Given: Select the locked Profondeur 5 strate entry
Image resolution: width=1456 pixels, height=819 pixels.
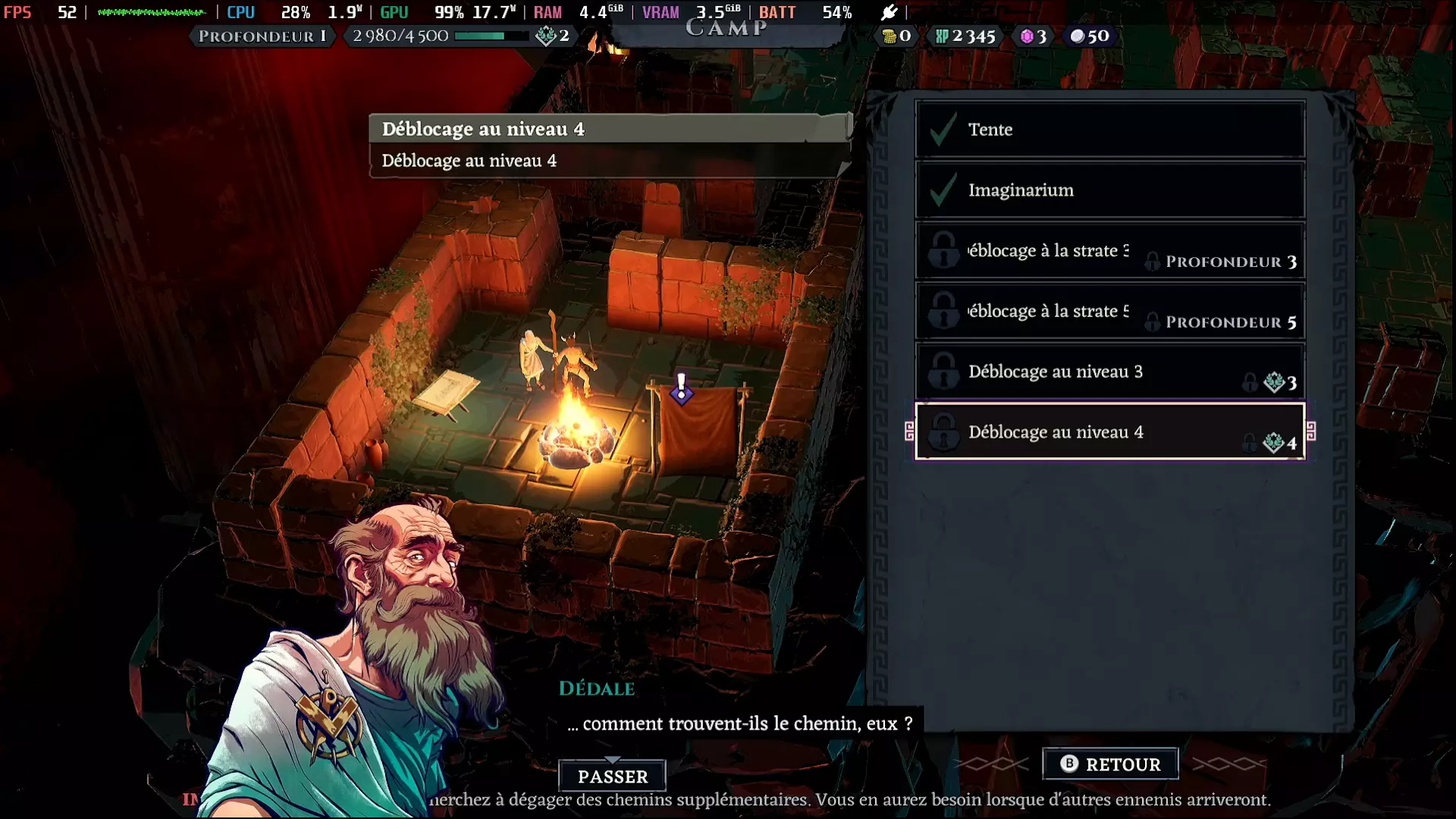Looking at the screenshot, I should [1109, 312].
